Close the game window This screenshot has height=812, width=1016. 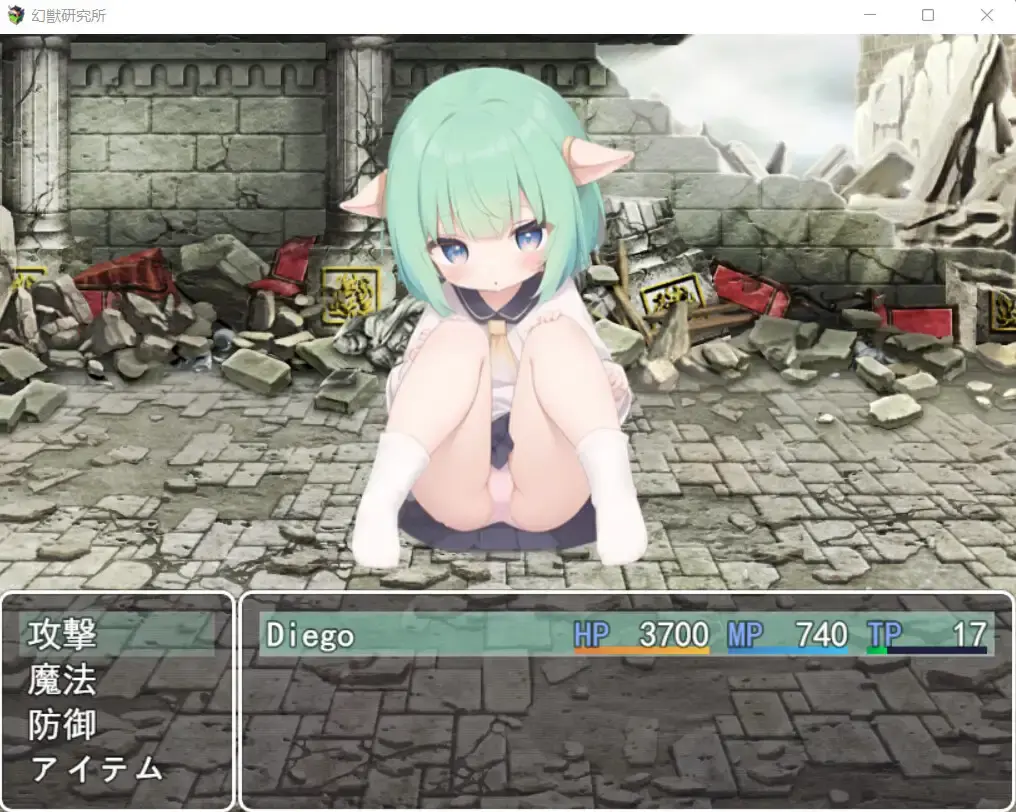[987, 16]
